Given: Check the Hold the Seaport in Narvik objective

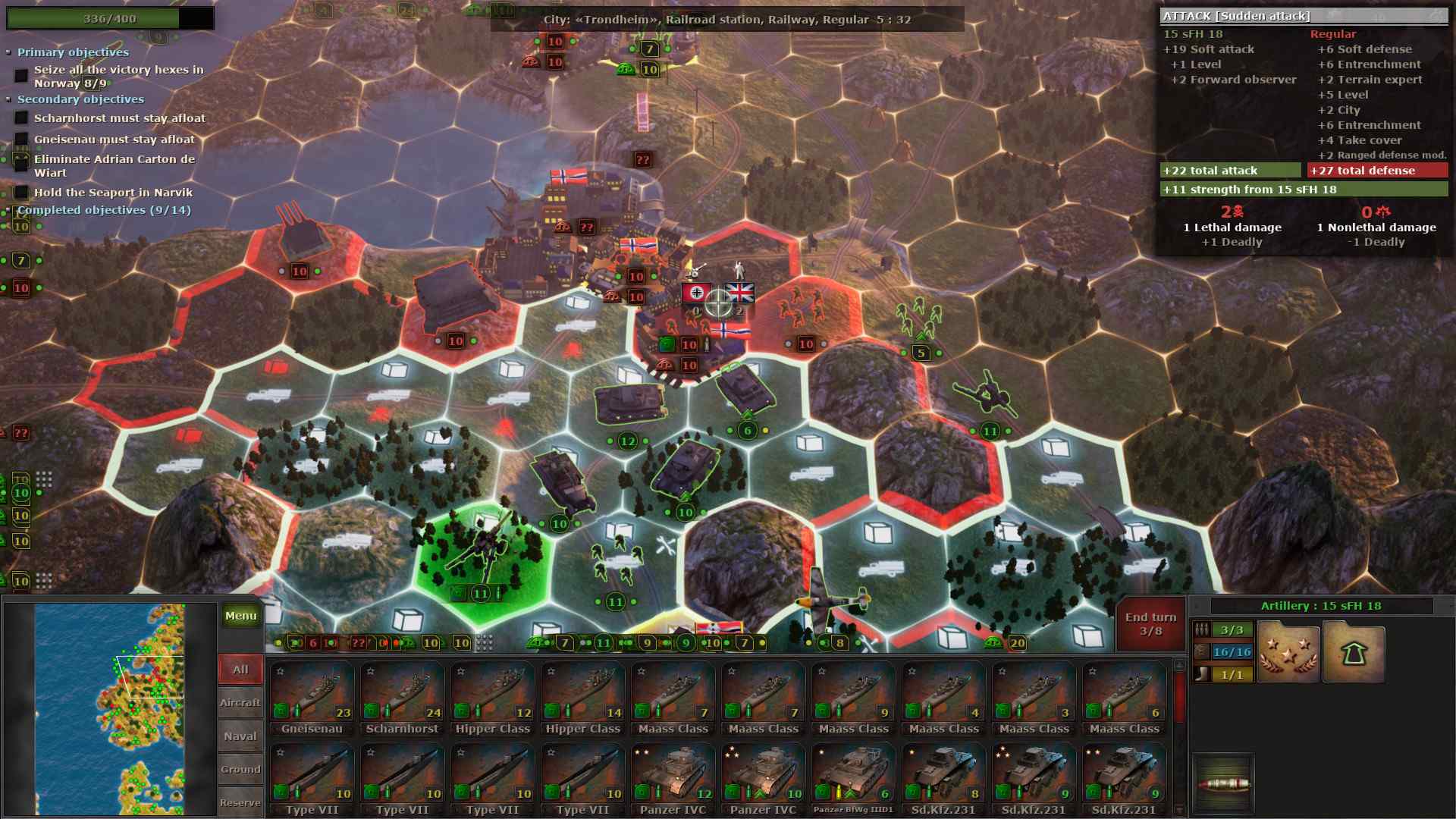Looking at the screenshot, I should 20,193.
